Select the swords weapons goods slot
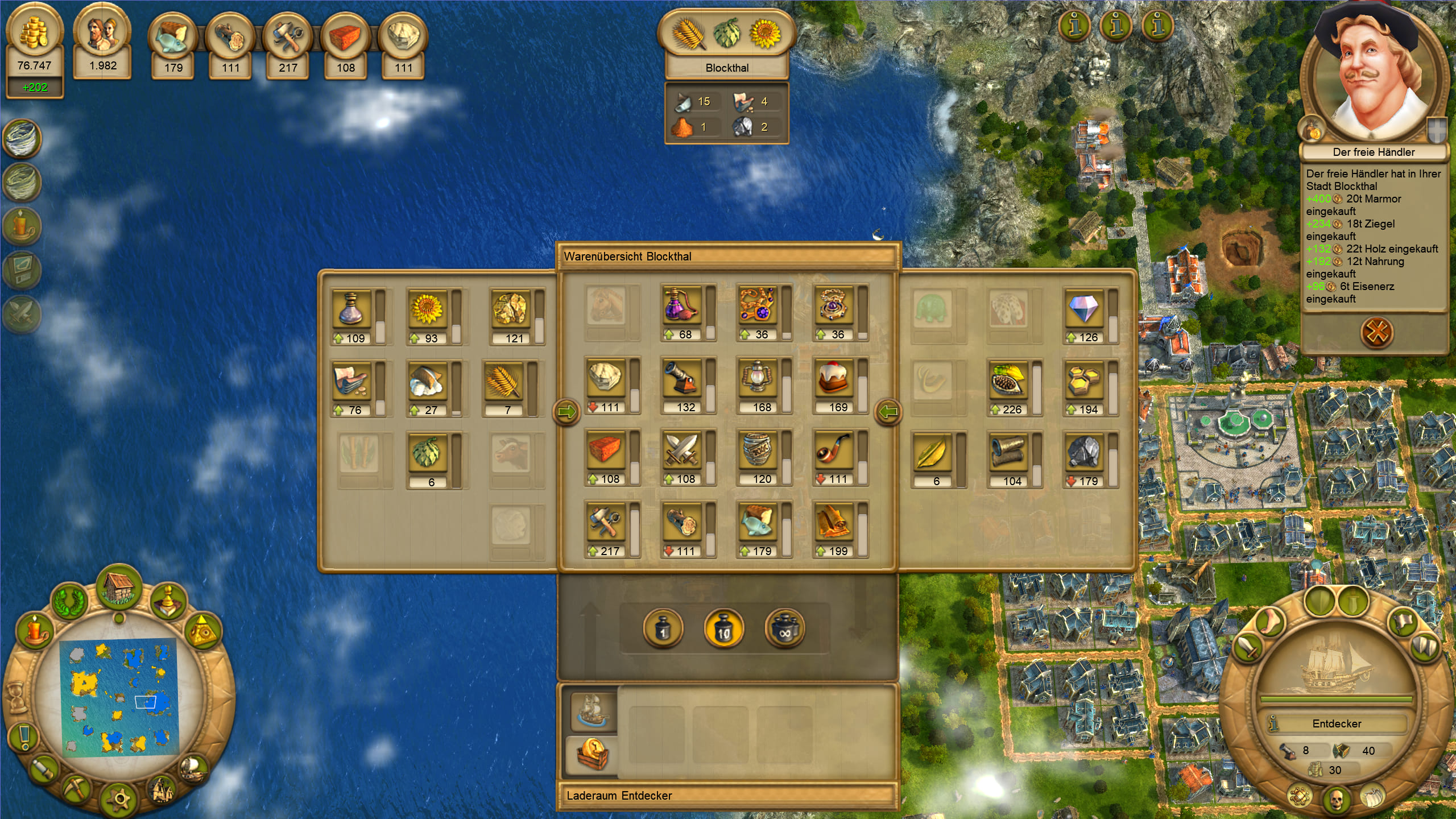Viewport: 1456px width, 819px height. click(x=682, y=451)
